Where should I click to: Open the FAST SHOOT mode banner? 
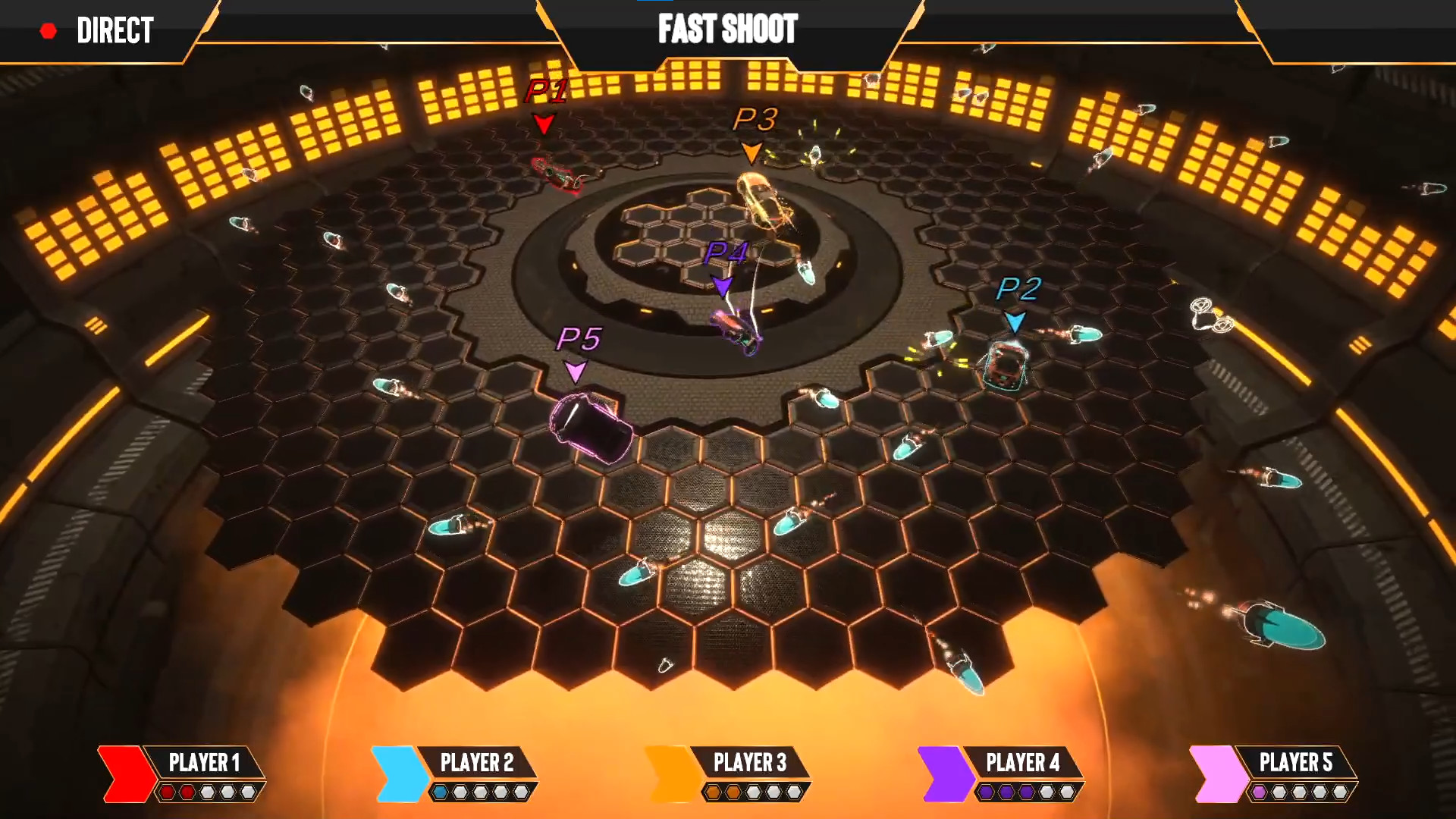click(x=727, y=30)
